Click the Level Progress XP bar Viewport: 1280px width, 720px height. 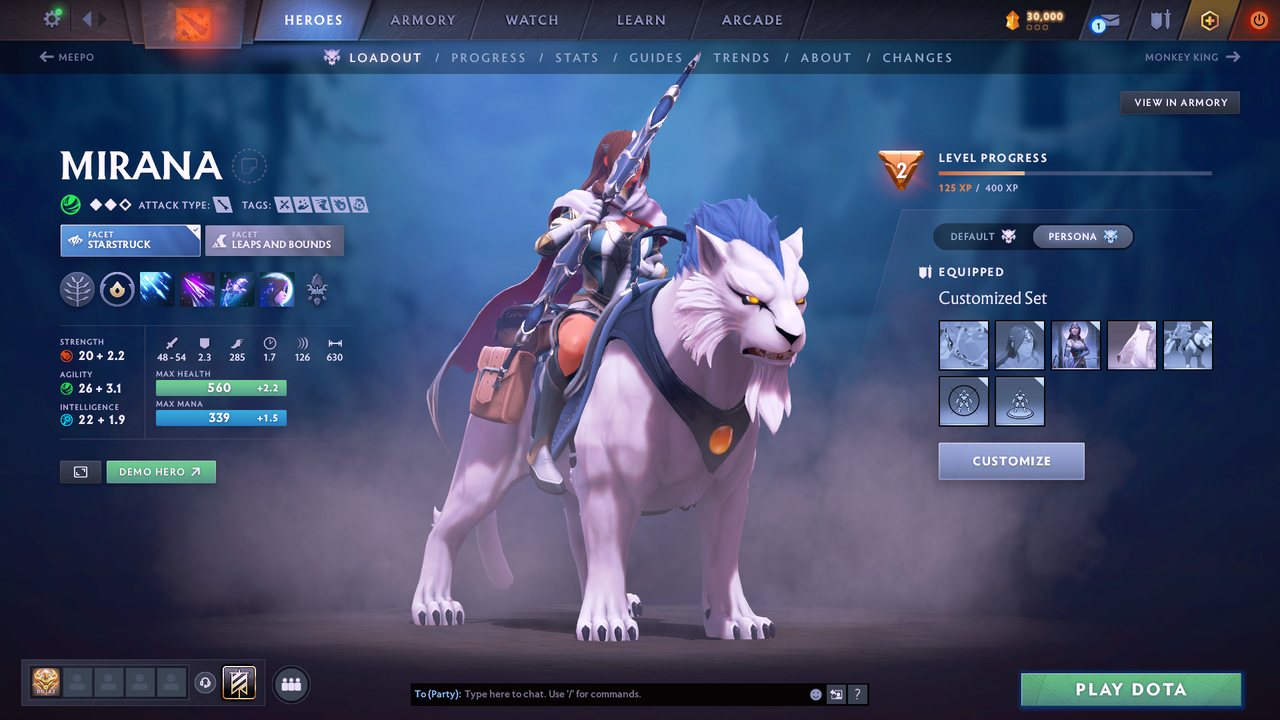1075,172
